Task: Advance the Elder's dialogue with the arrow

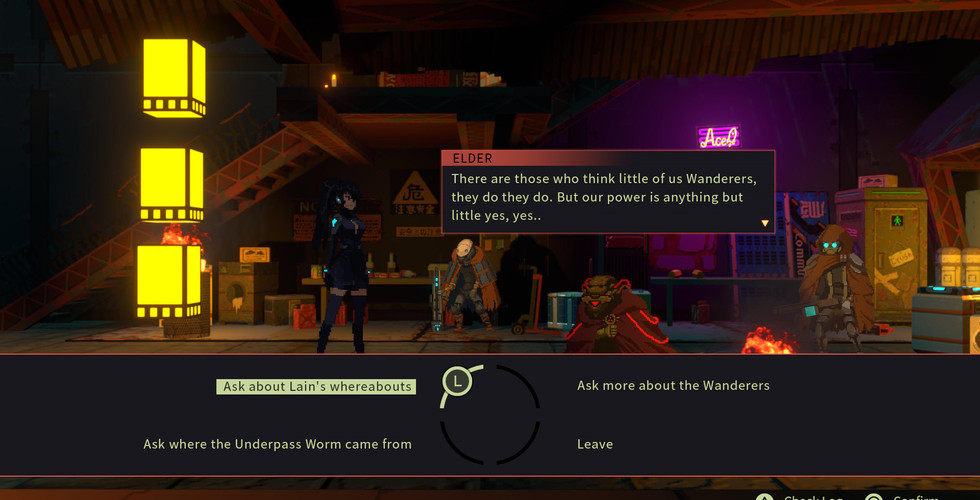Action: (766, 224)
